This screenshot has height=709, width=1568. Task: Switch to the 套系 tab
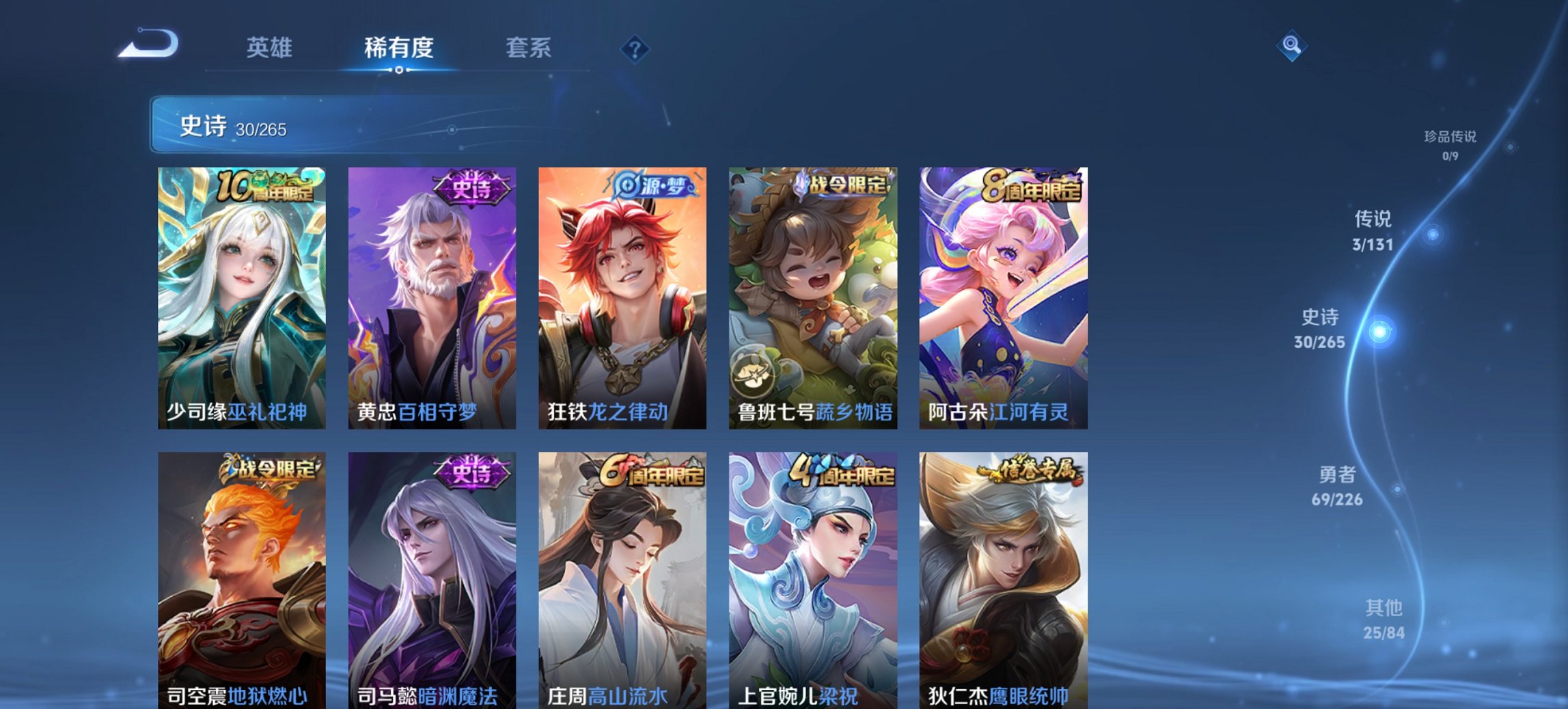coord(528,48)
